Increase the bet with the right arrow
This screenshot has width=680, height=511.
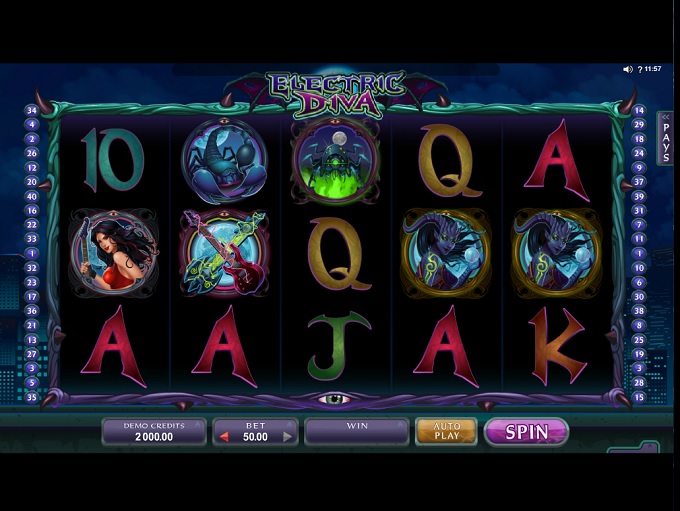pyautogui.click(x=288, y=437)
